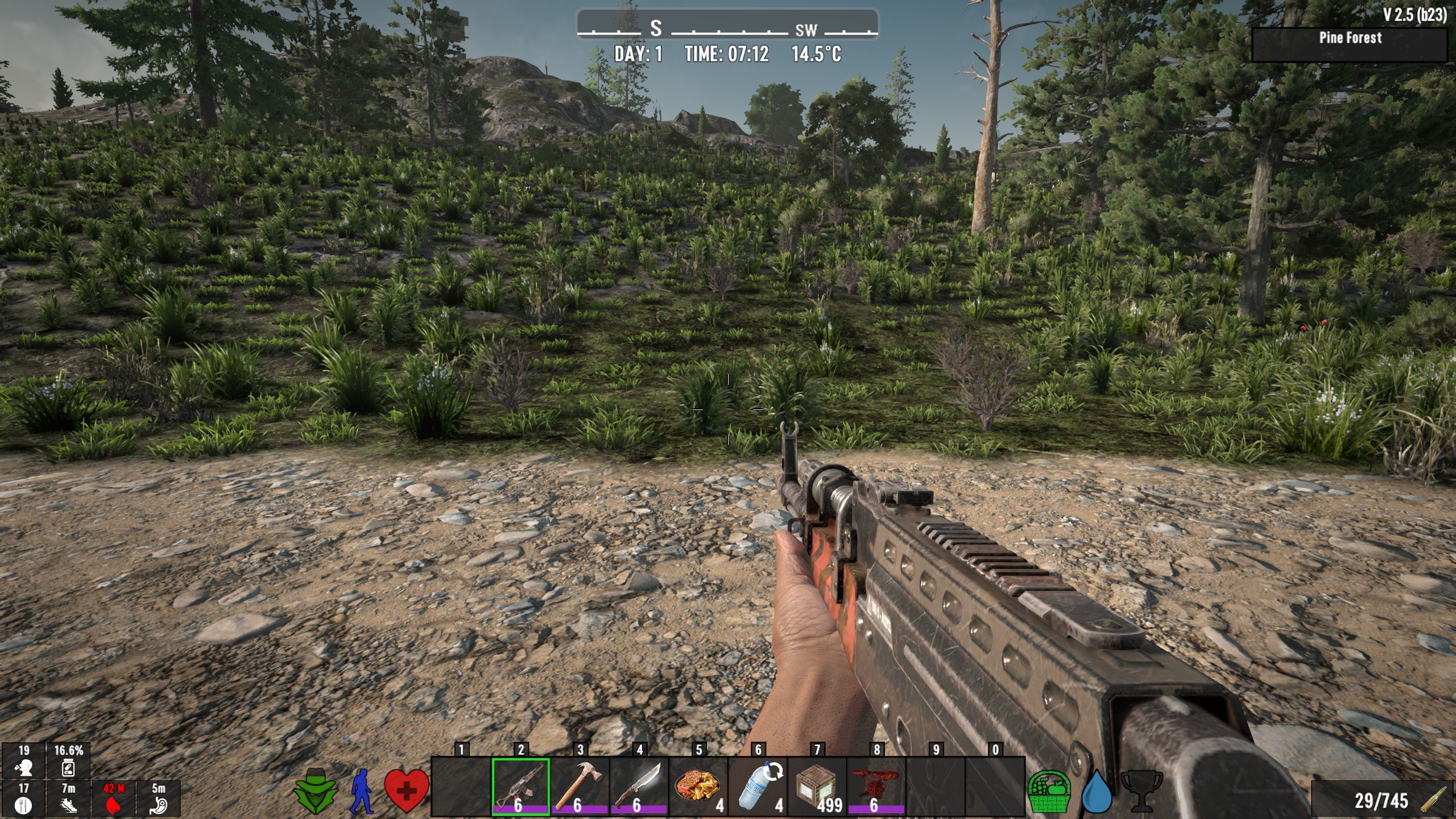Select the wooden crate block stack
The width and height of the screenshot is (1456, 819).
(x=817, y=787)
